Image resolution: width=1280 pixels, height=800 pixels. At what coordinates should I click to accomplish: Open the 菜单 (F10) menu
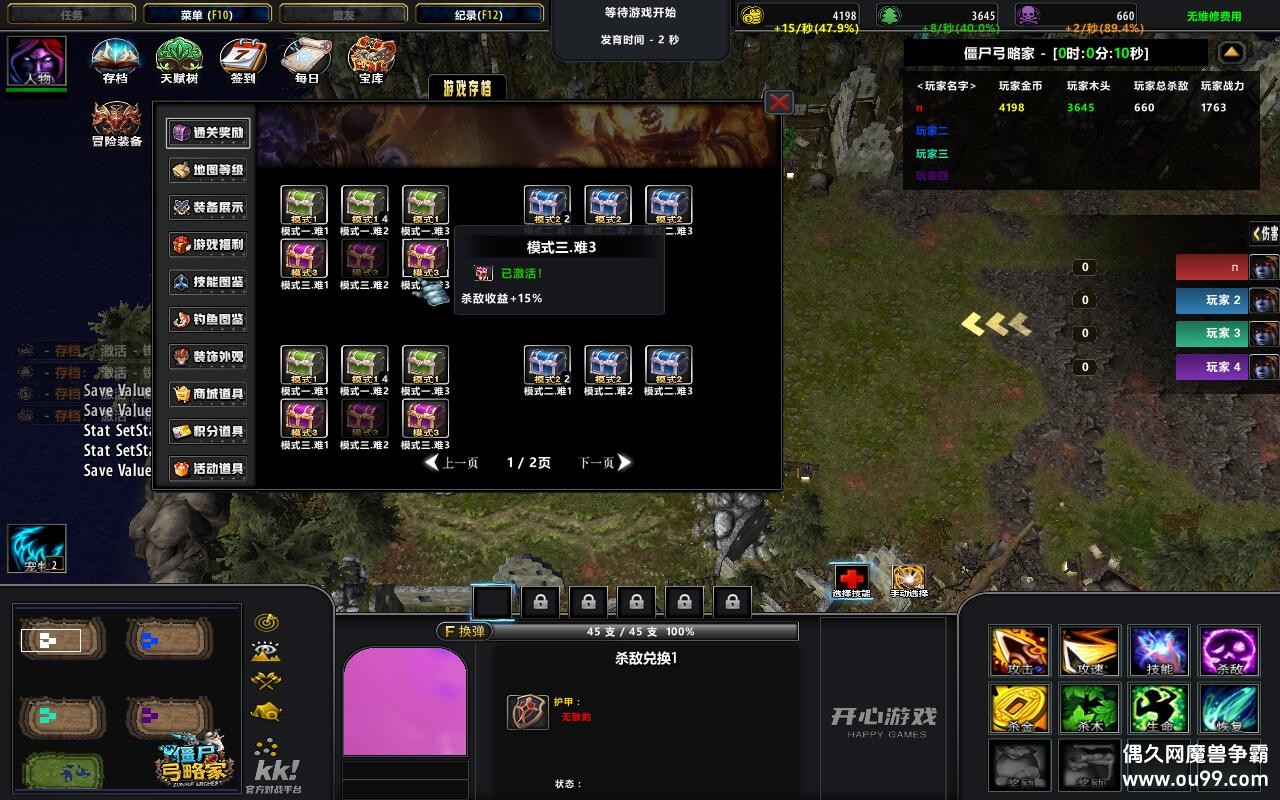coord(207,15)
